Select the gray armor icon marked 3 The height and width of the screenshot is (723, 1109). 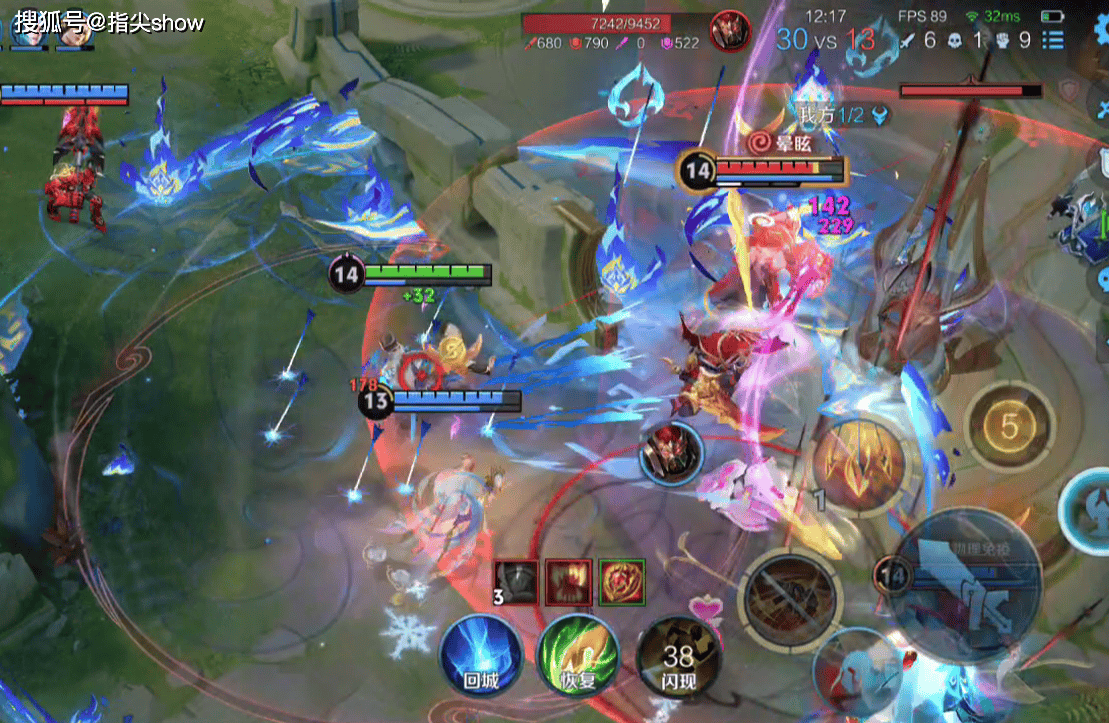point(517,582)
